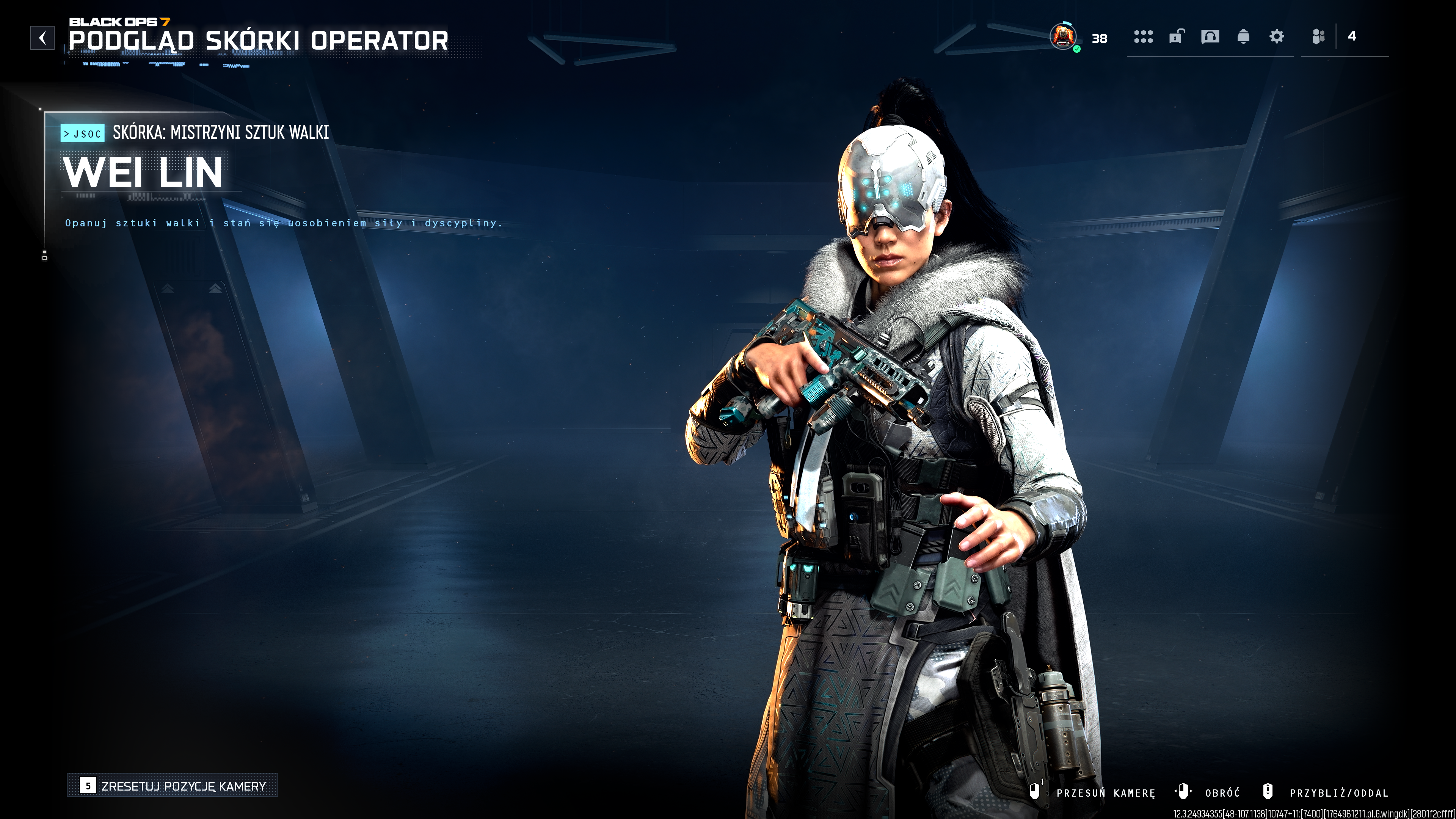The height and width of the screenshot is (819, 1456).
Task: Click the open padlock icon
Action: pos(1176,37)
